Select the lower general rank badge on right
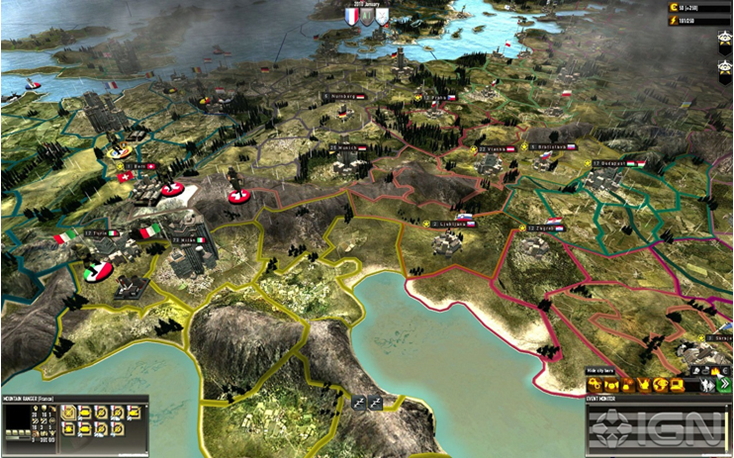 725,67
